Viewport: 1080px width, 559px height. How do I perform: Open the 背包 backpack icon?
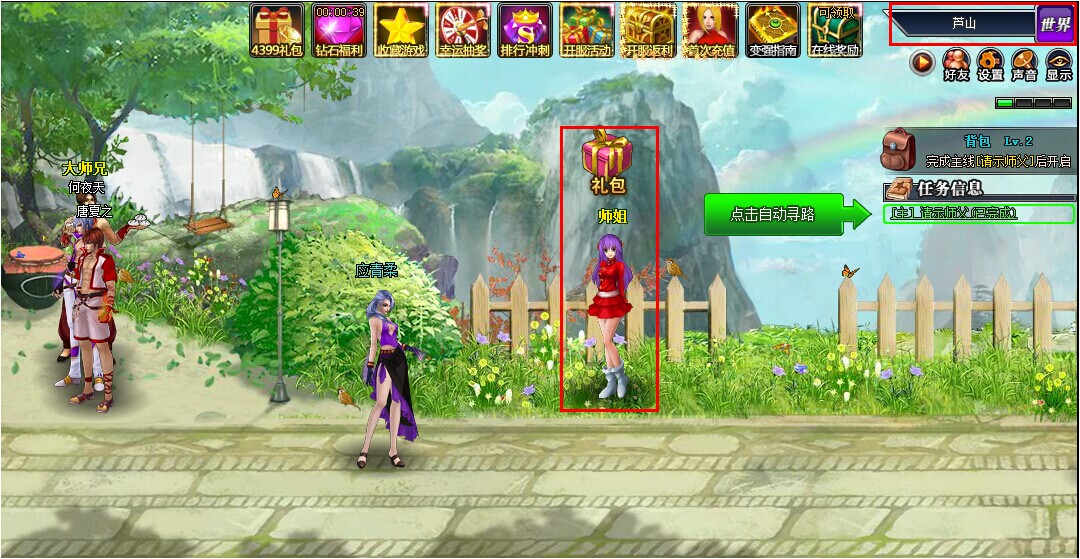898,150
